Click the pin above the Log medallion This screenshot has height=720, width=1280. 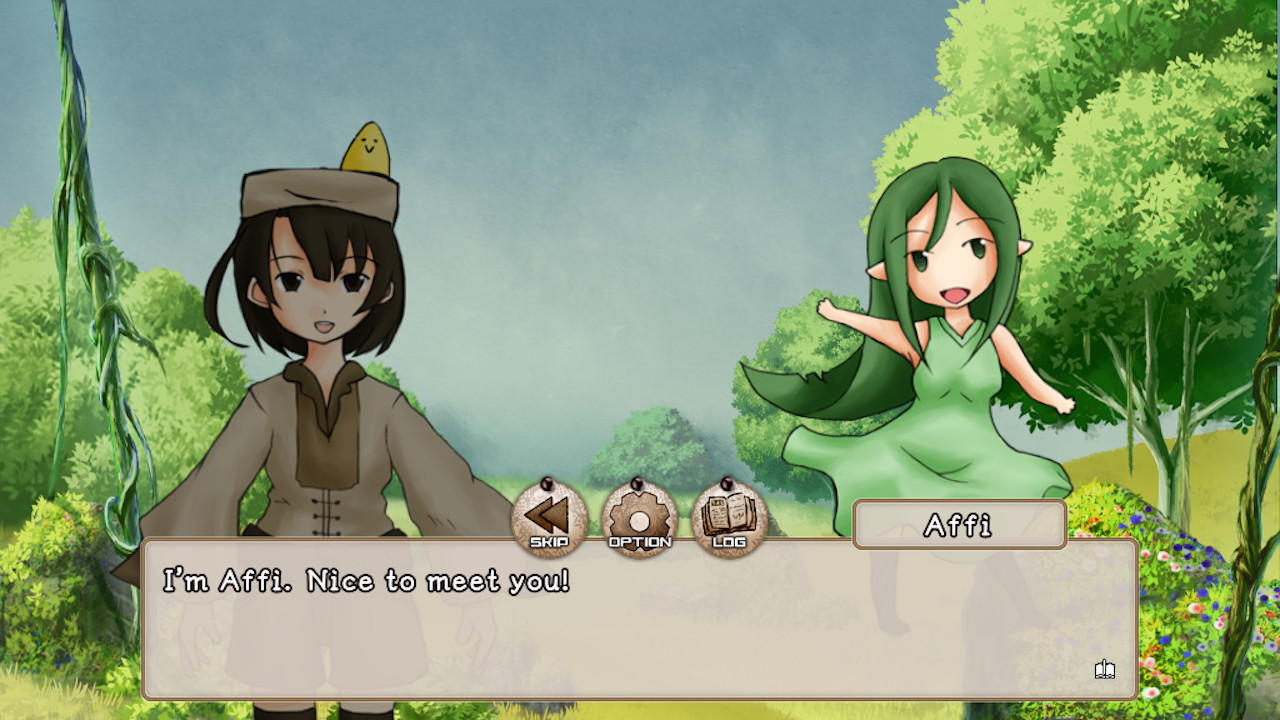[730, 485]
